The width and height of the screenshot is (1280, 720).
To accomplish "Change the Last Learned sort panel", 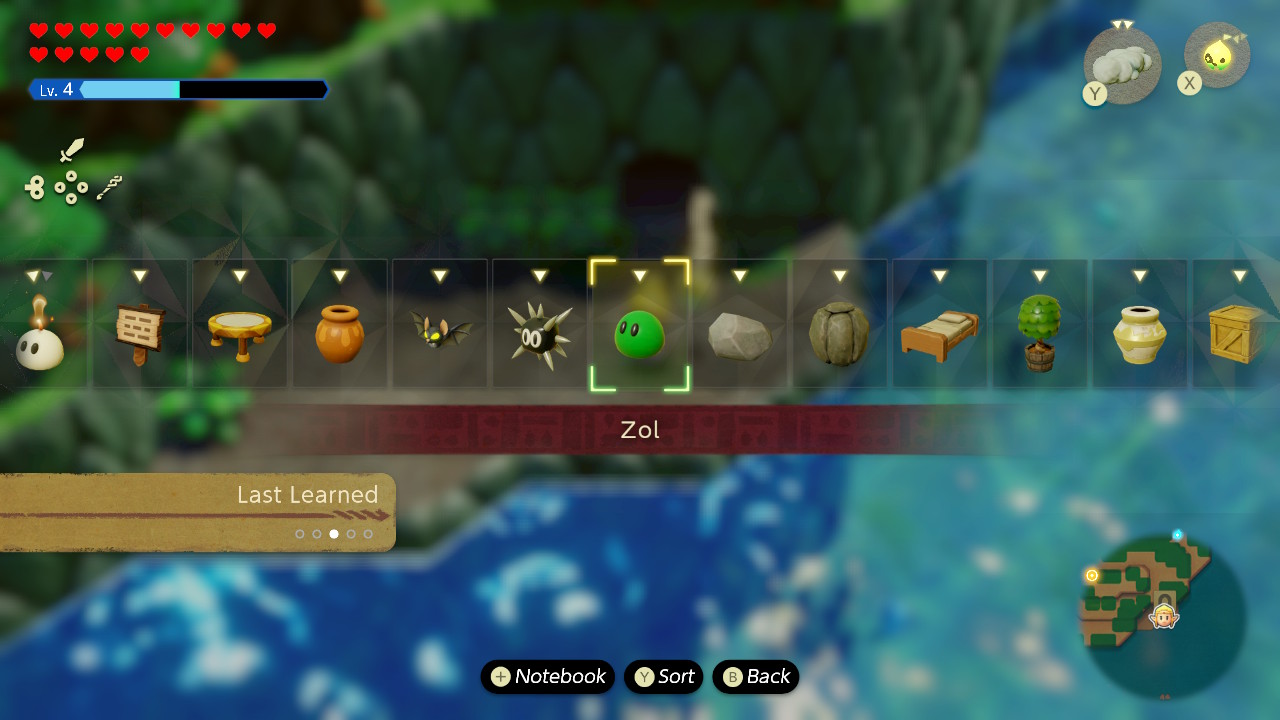I will pos(198,512).
